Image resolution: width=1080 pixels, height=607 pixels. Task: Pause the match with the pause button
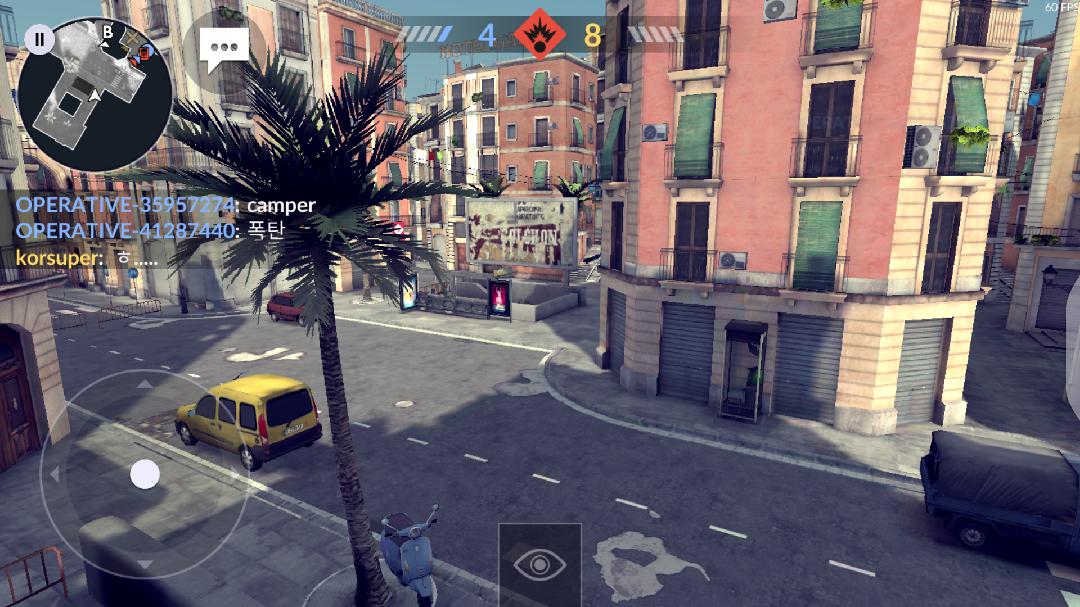pyautogui.click(x=39, y=40)
